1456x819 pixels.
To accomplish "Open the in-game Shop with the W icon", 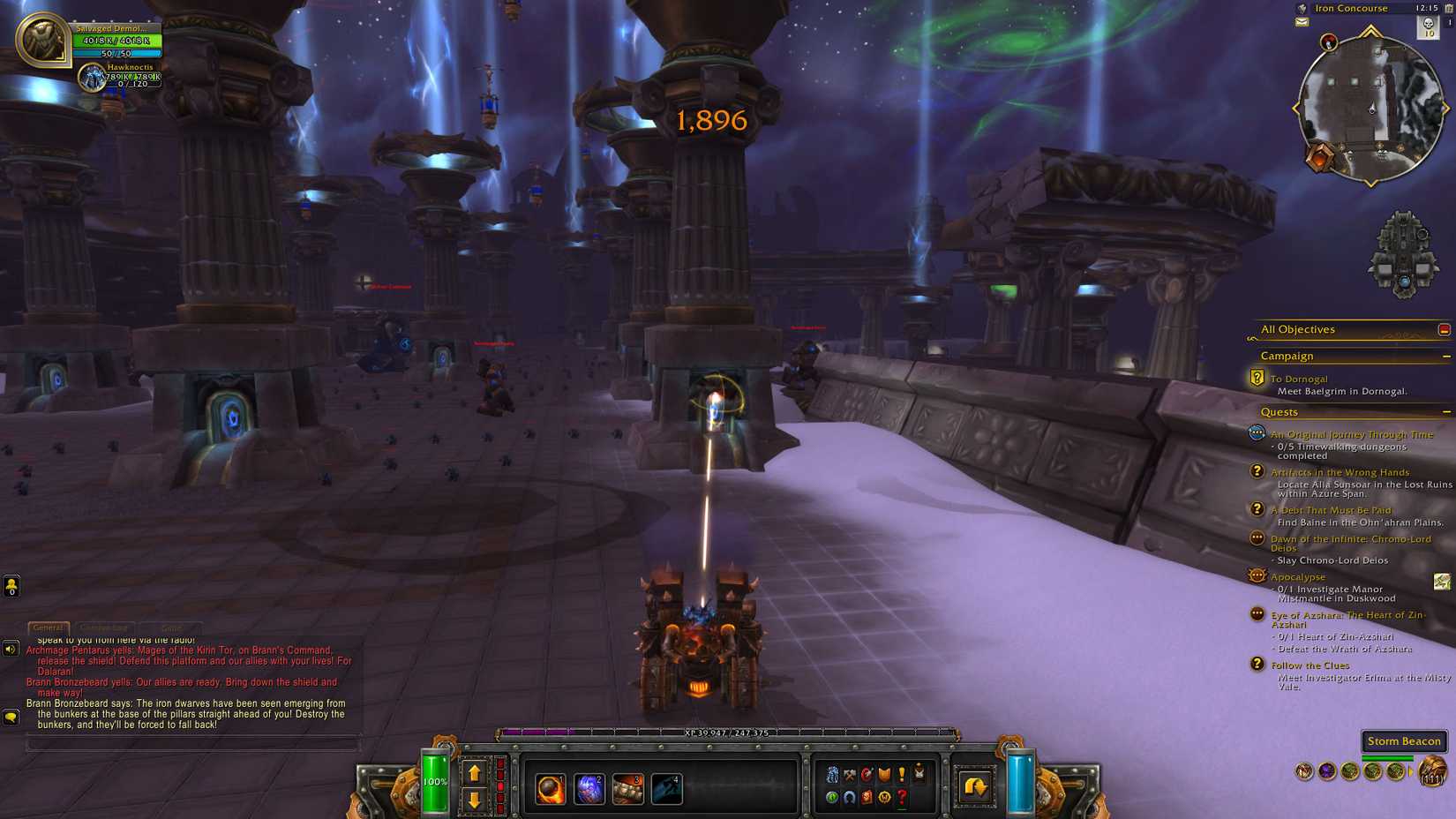I will (x=883, y=796).
